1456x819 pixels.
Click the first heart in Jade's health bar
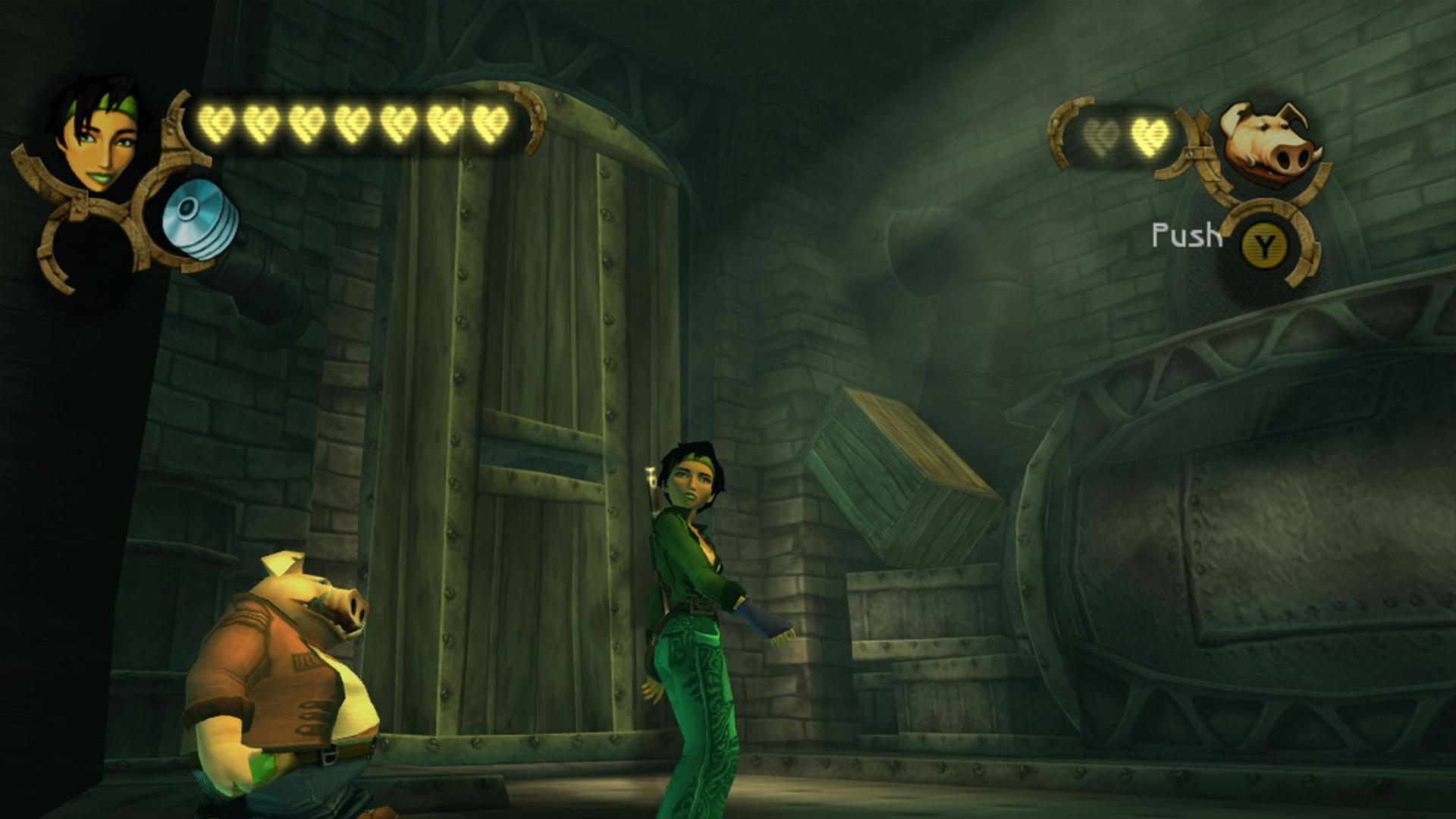(x=216, y=121)
